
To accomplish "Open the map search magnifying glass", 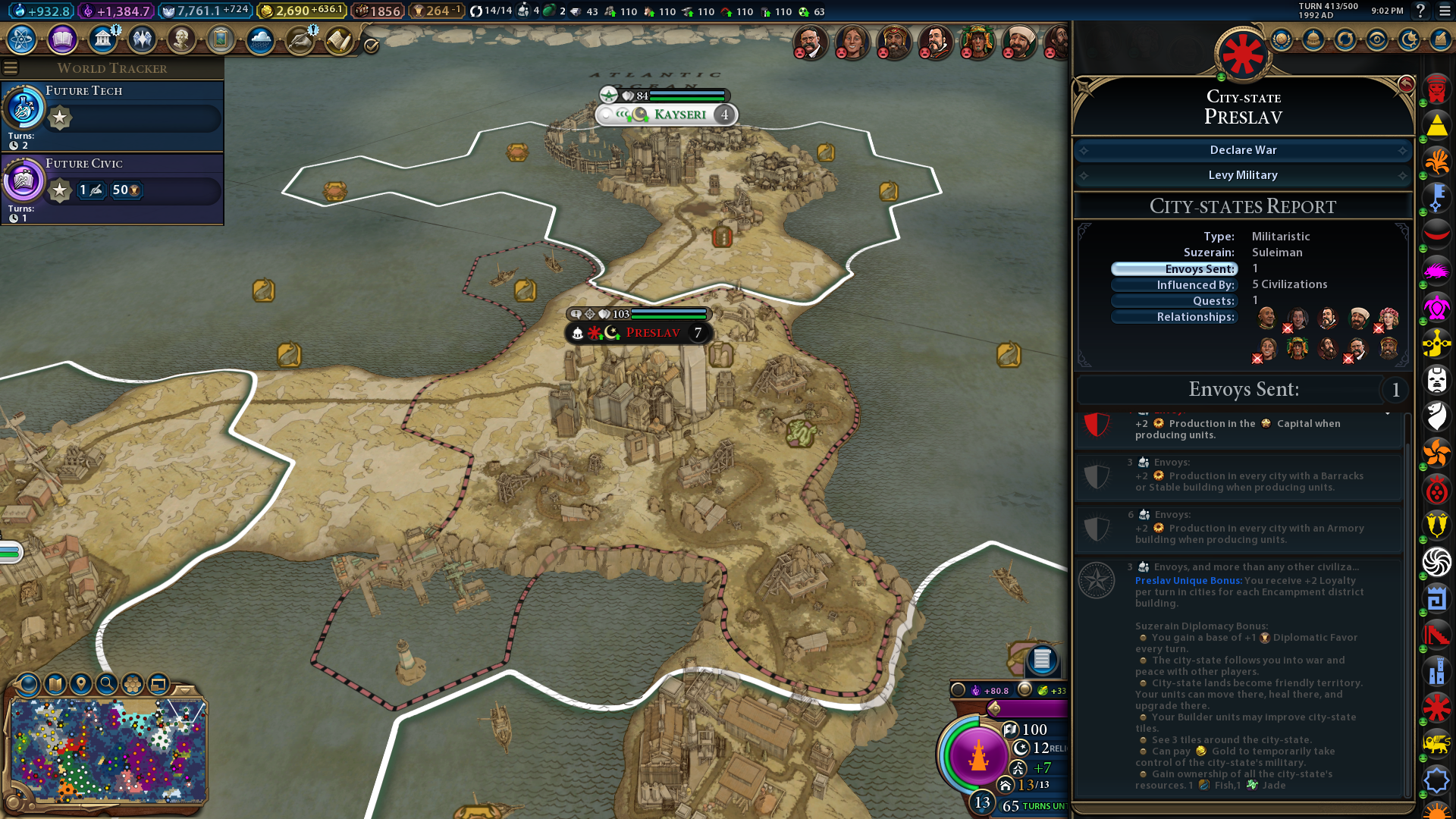I will [107, 684].
